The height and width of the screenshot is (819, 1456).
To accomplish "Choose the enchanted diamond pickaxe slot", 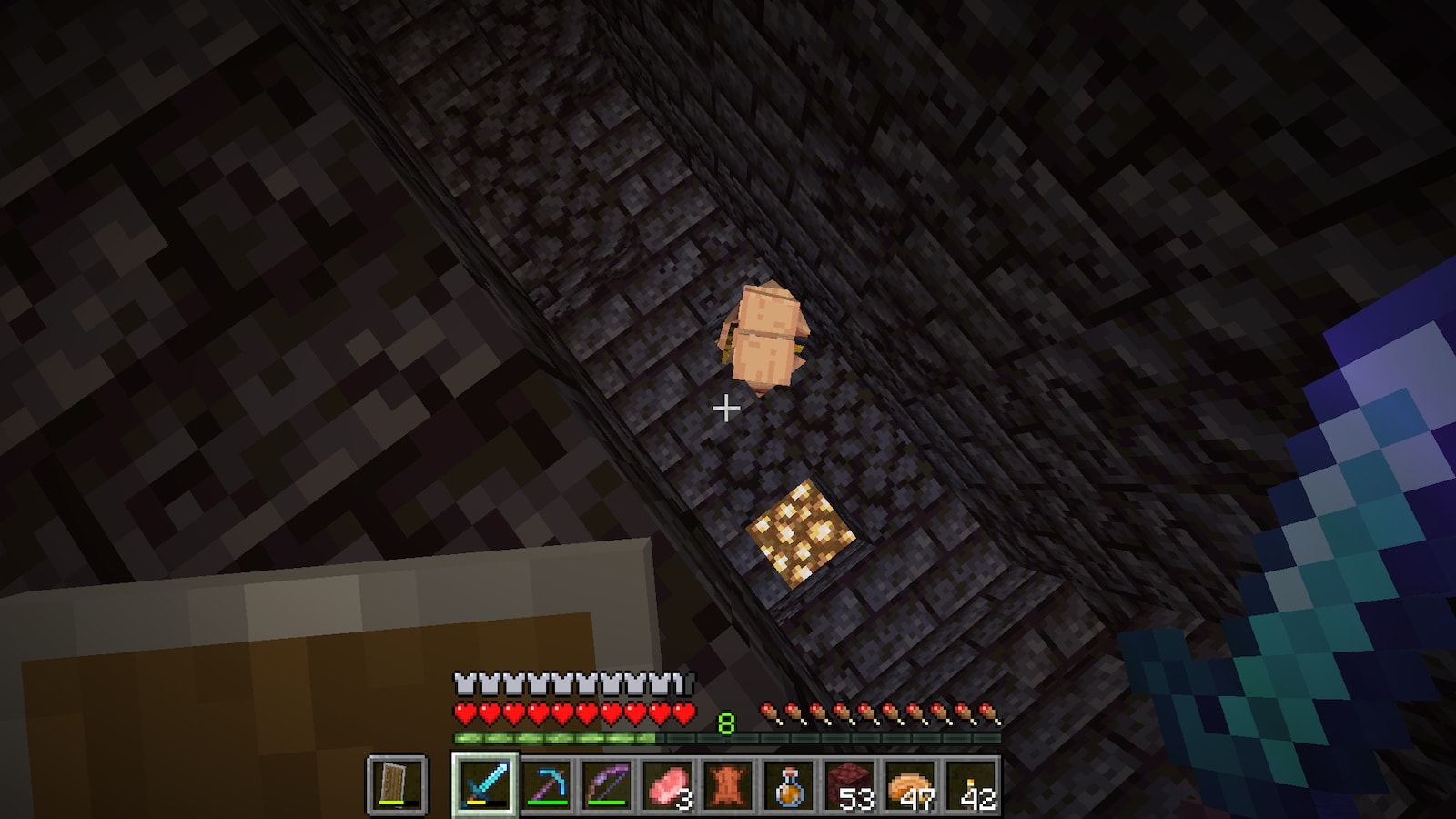I will click(x=547, y=784).
